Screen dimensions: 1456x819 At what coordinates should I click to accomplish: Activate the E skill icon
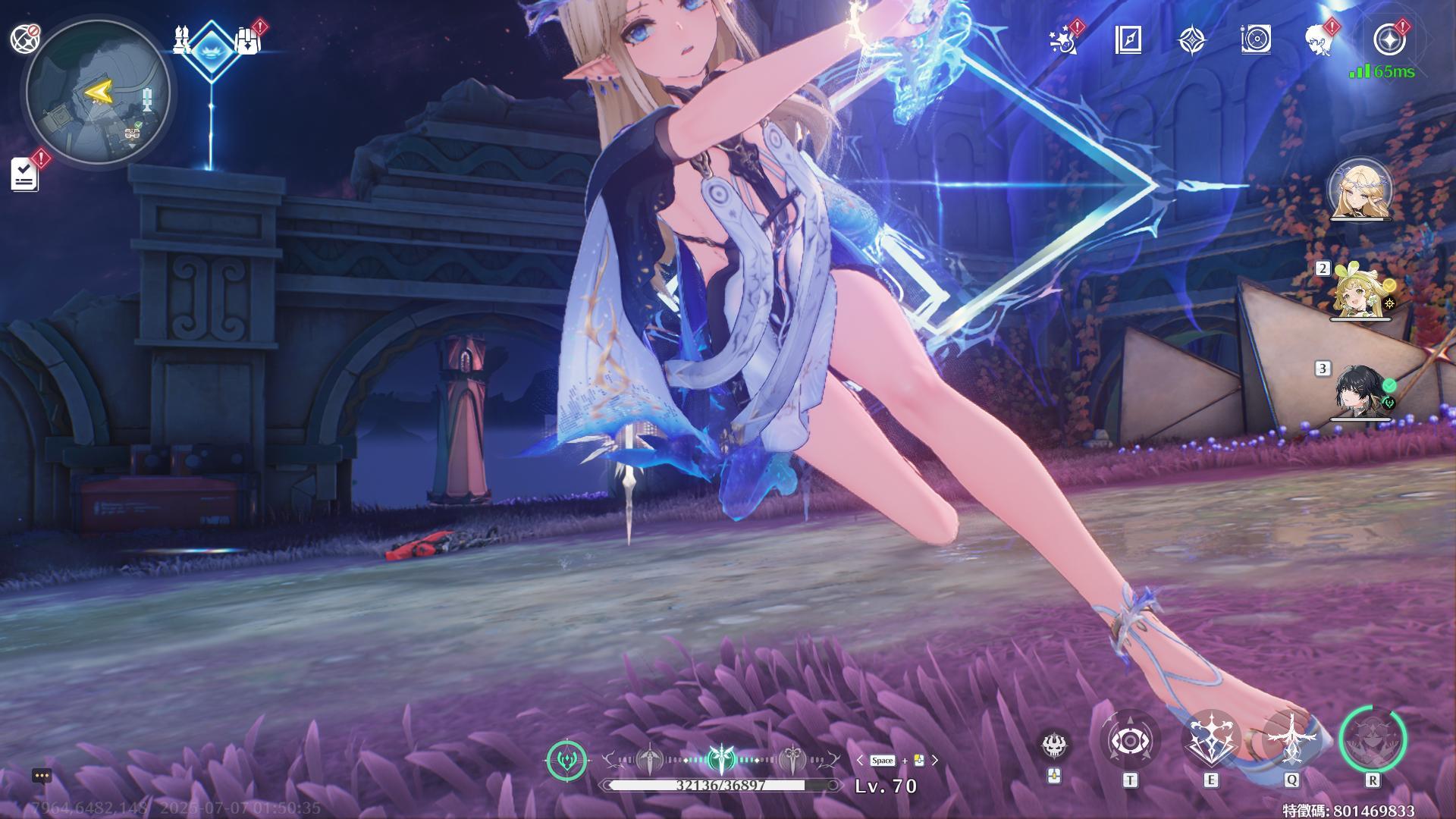pos(1211,740)
